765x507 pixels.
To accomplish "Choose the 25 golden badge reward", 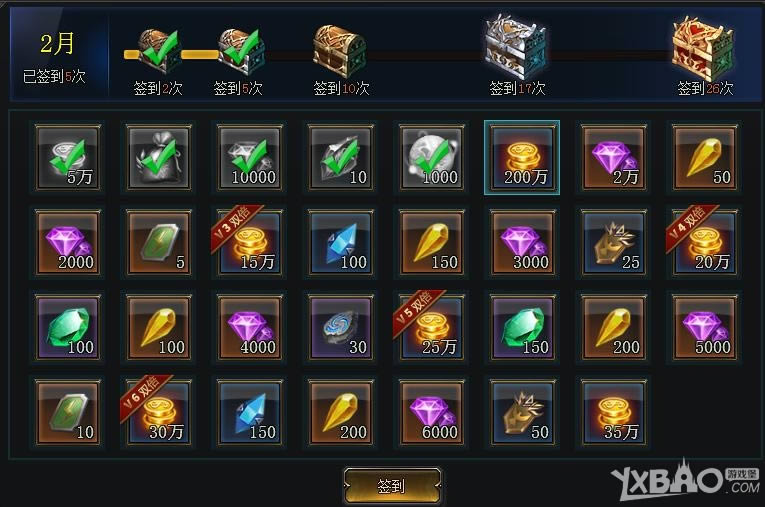I will coord(614,242).
